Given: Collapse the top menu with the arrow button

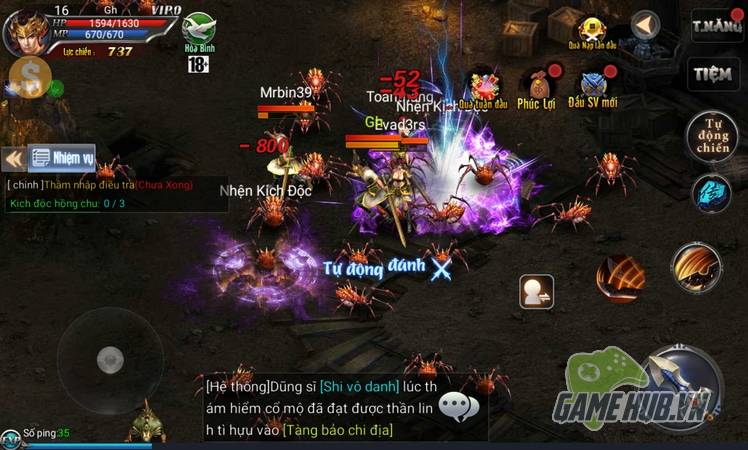Looking at the screenshot, I should pyautogui.click(x=646, y=25).
